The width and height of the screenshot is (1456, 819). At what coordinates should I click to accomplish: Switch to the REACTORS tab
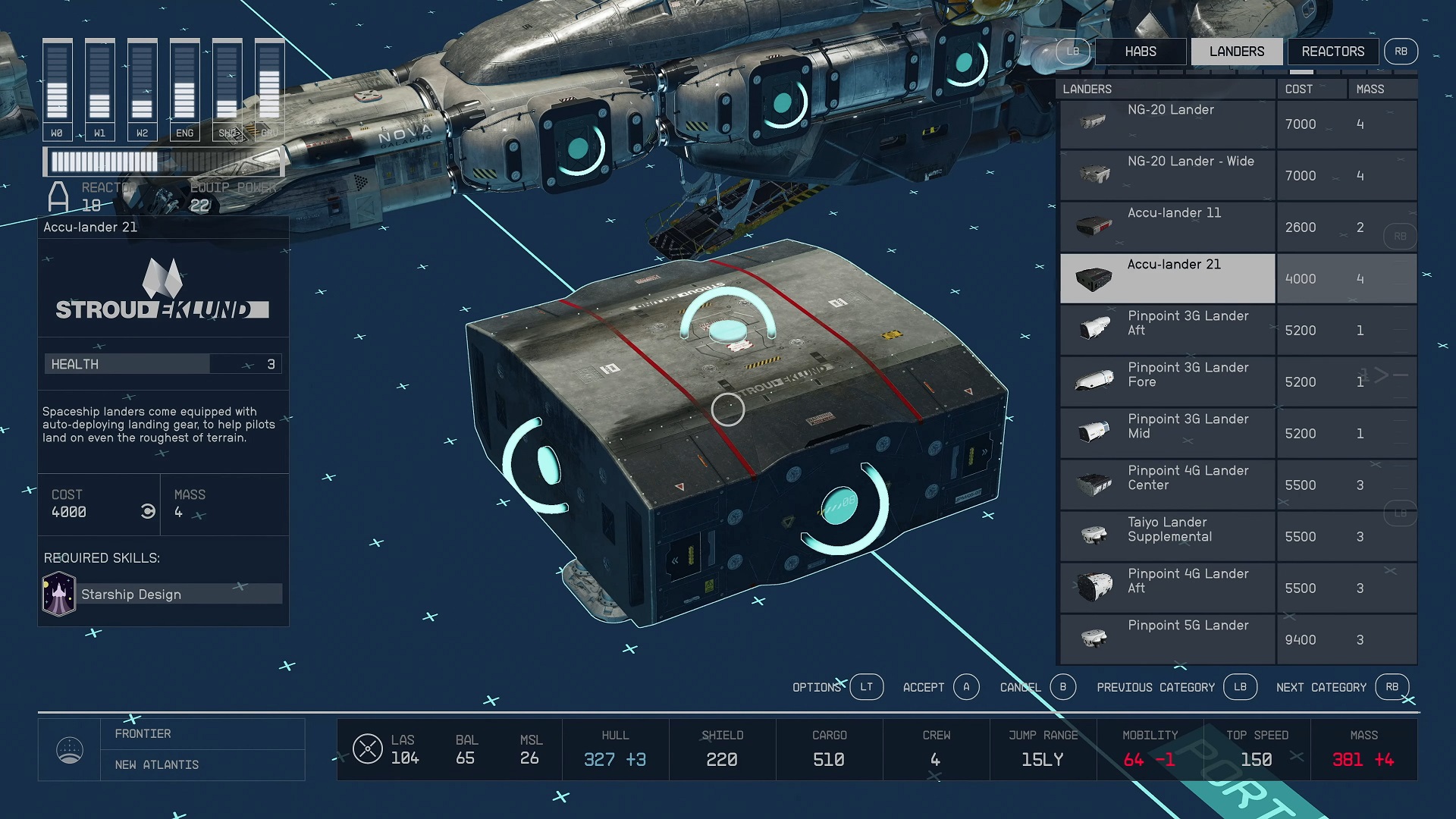coord(1332,51)
